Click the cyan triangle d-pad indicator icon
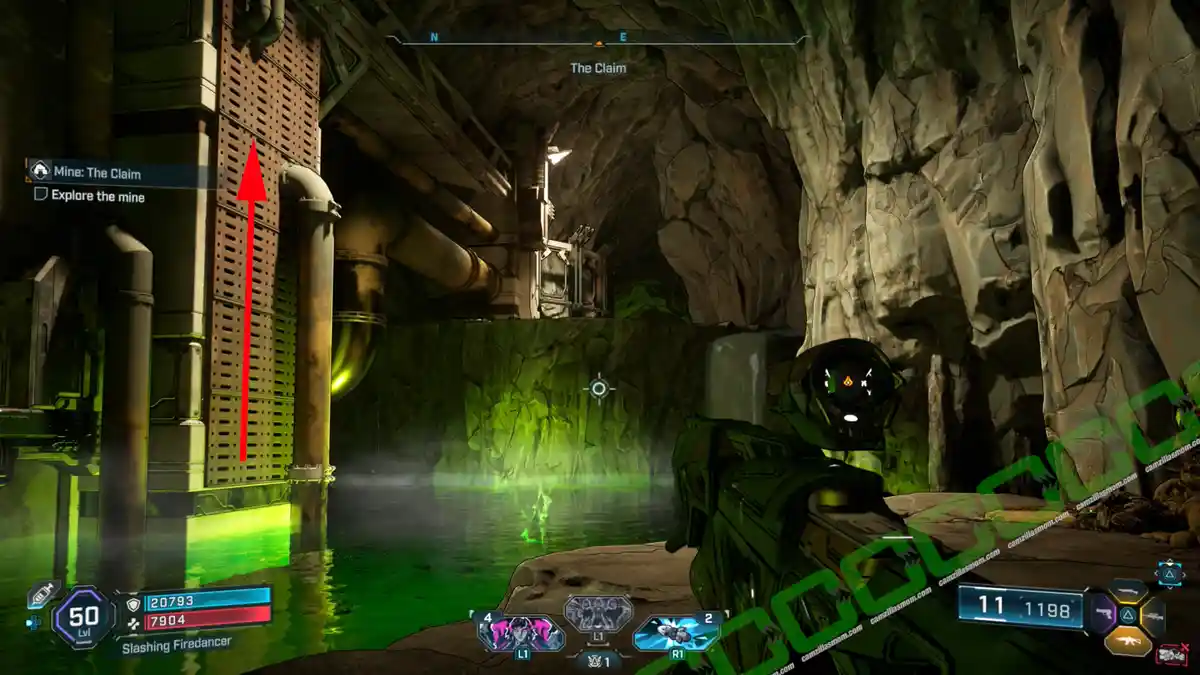Image resolution: width=1200 pixels, height=675 pixels. click(1168, 573)
